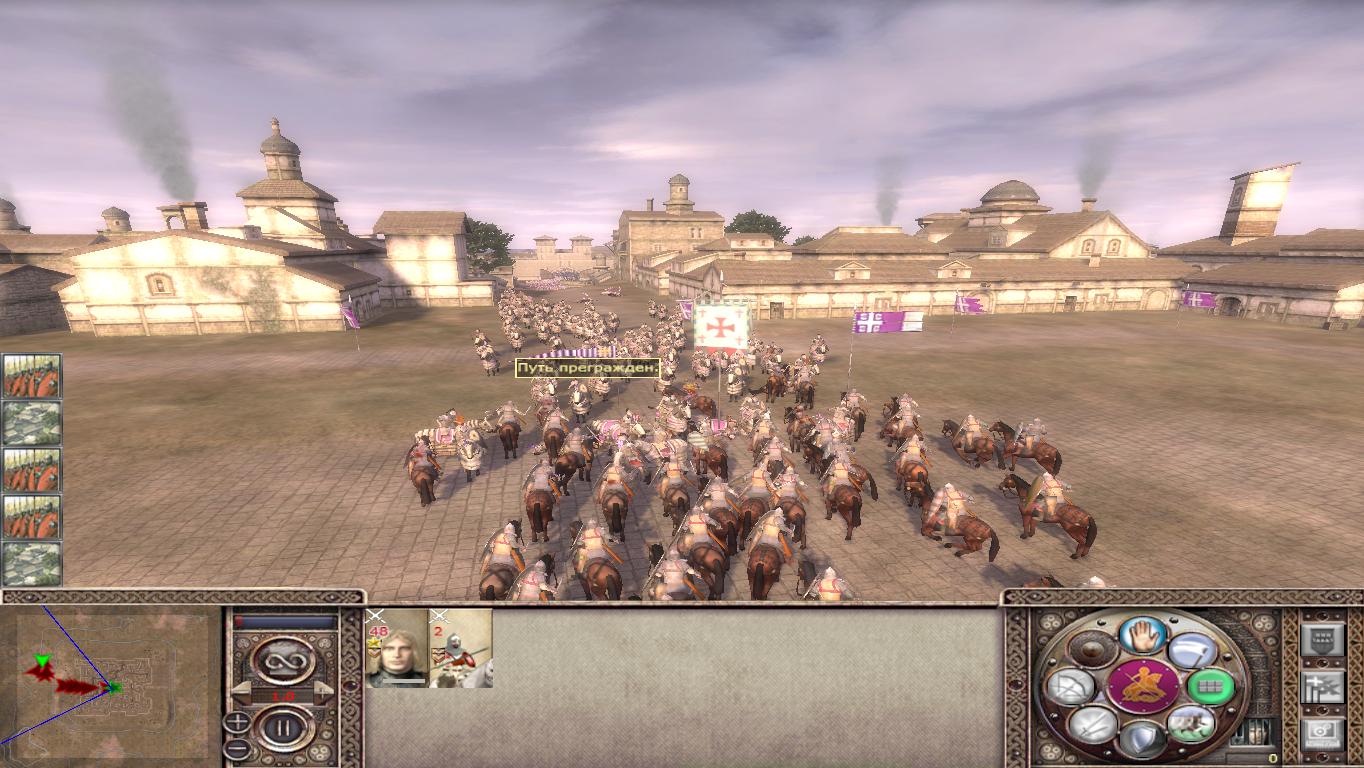Viewport: 1364px width, 768px height.
Task: Zoom in the minimap with the plus button
Action: [237, 722]
